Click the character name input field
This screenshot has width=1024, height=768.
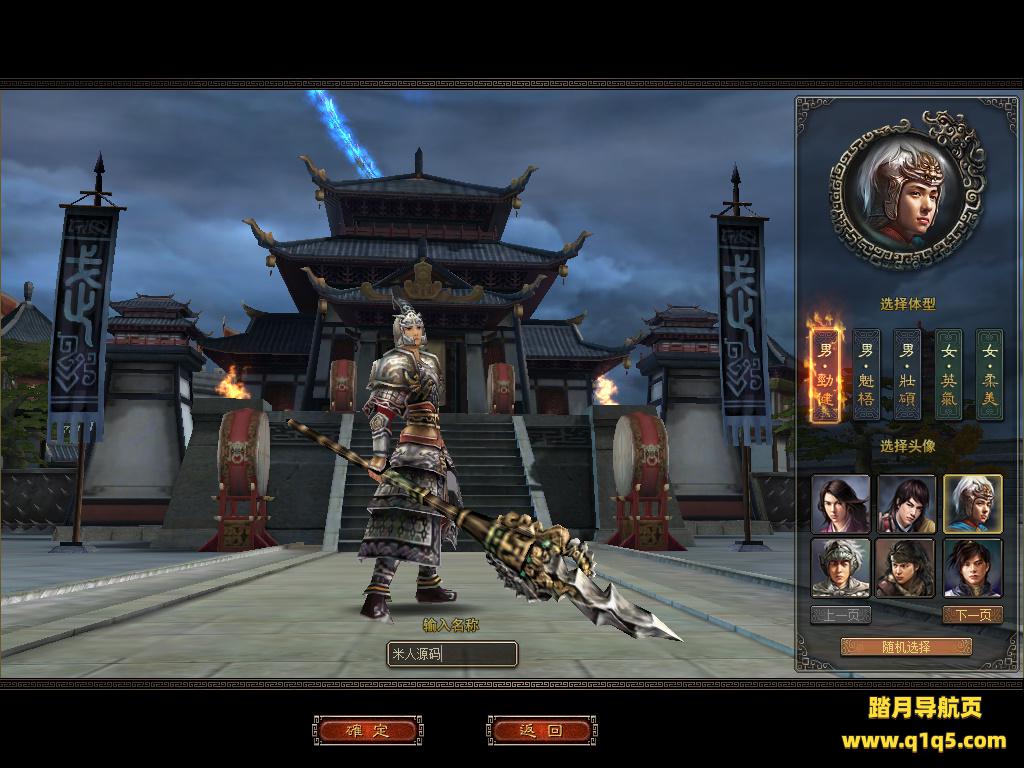click(x=452, y=655)
